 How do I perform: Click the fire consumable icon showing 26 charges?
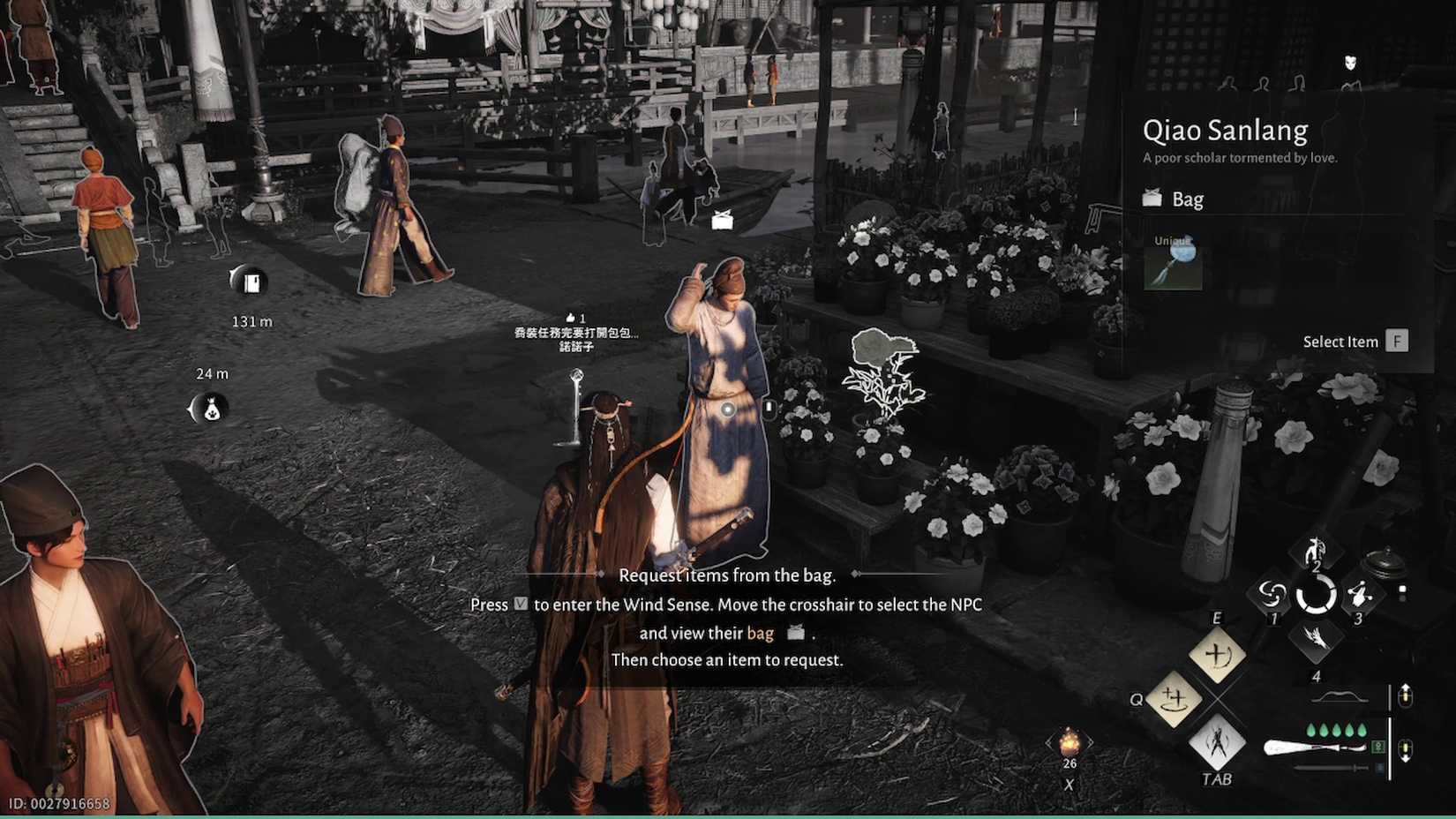pyautogui.click(x=1068, y=743)
